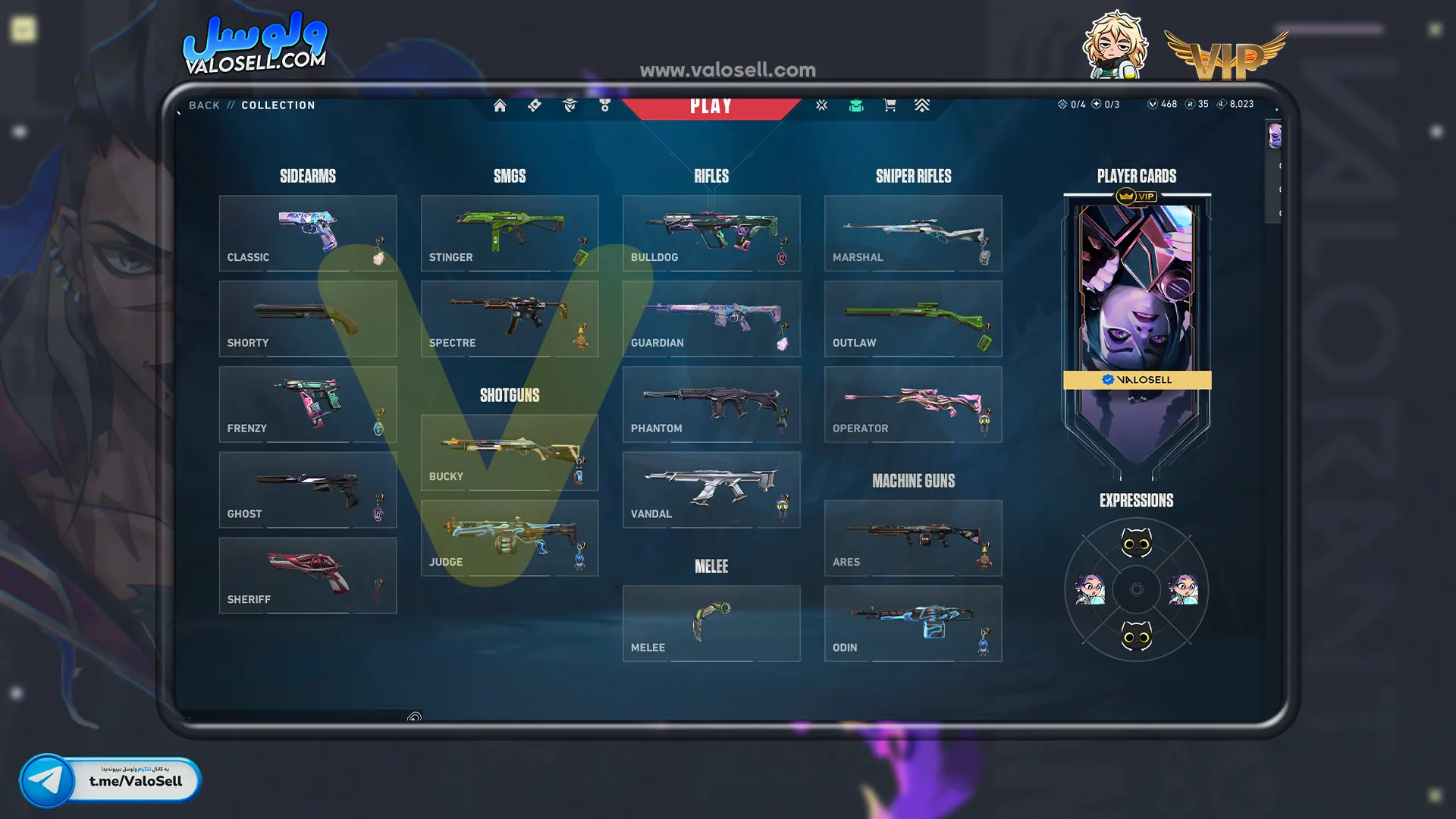This screenshot has height=819, width=1456.
Task: Select the Spectre SMG slot
Action: 509,318
